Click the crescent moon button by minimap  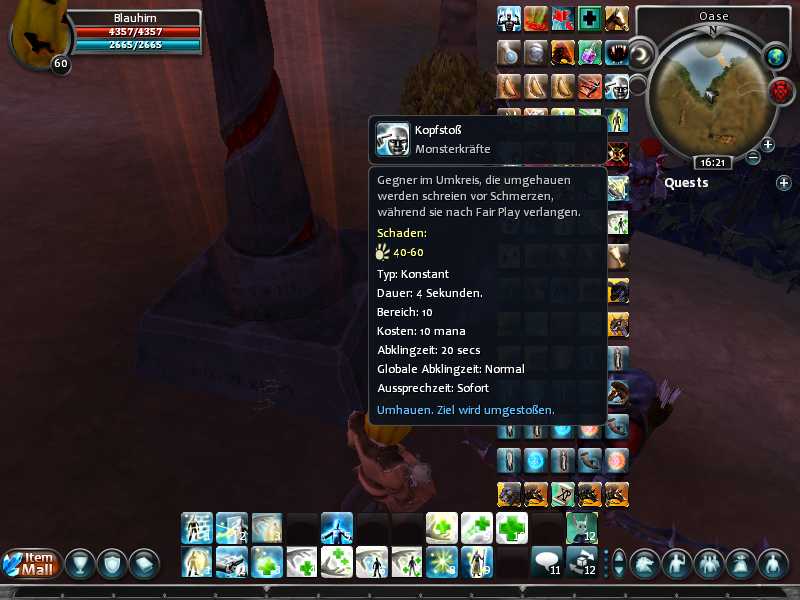point(639,52)
